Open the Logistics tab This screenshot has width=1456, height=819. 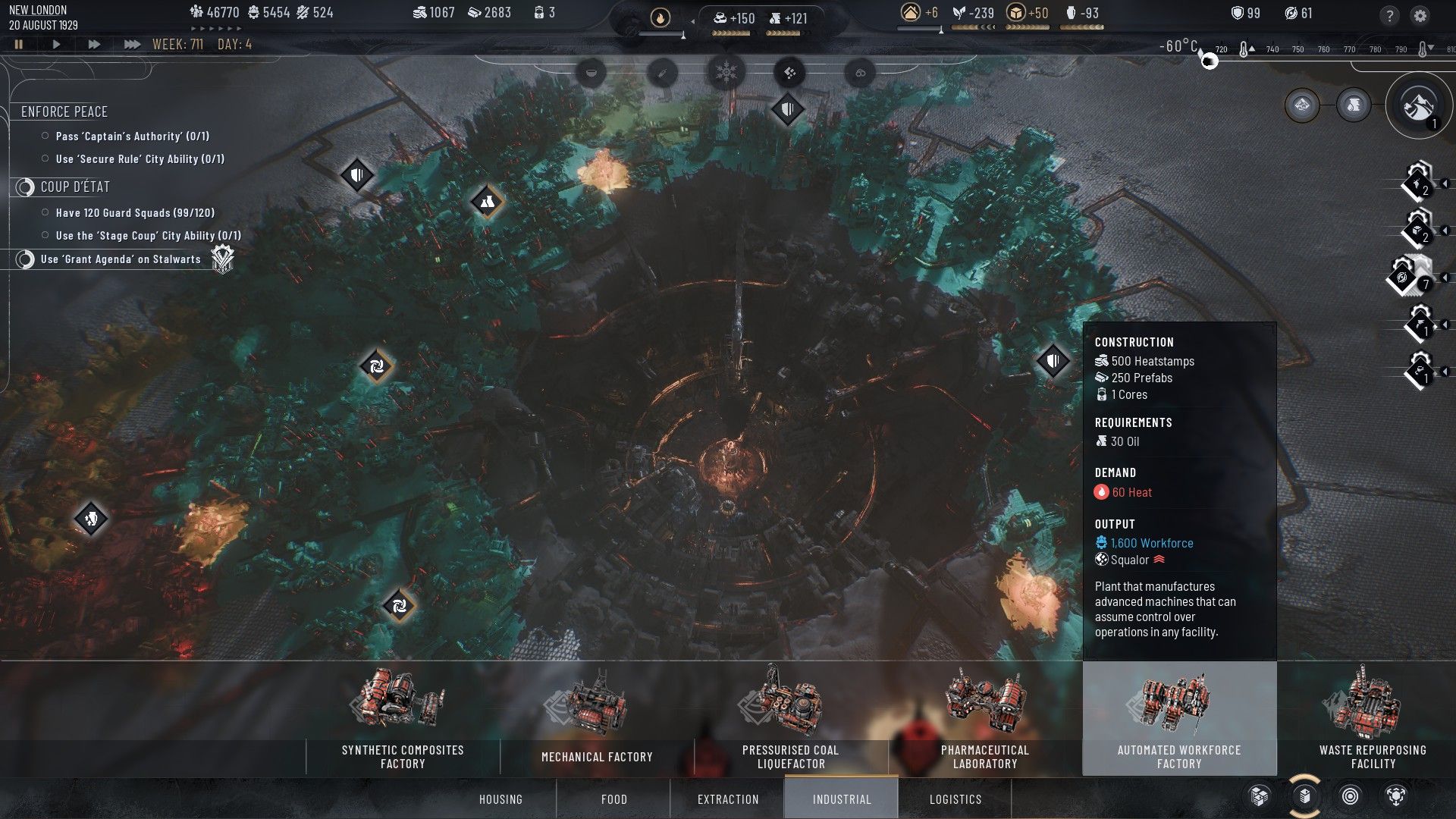pyautogui.click(x=955, y=799)
